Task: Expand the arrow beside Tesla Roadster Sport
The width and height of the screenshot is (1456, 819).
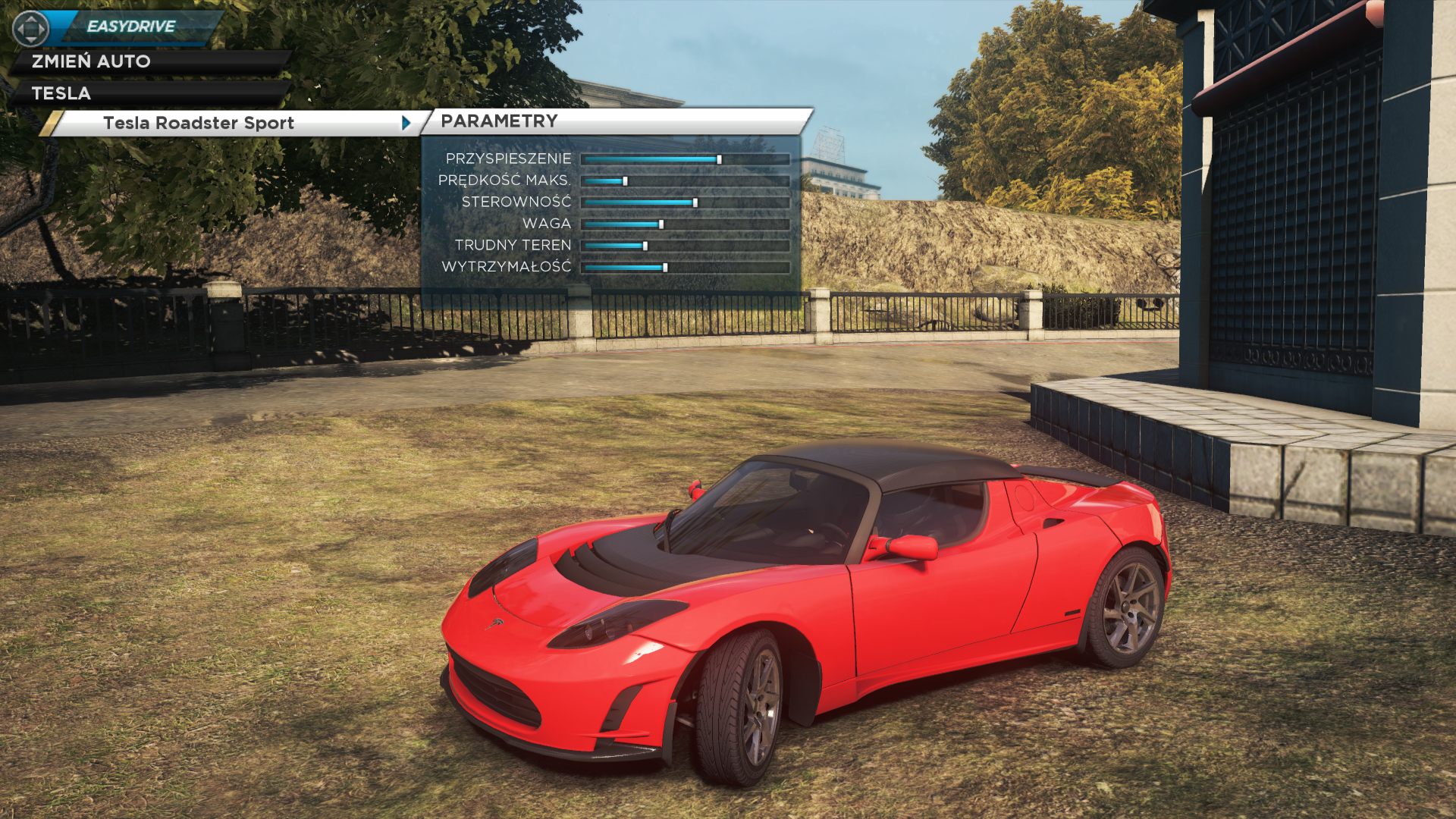Action: pos(406,123)
